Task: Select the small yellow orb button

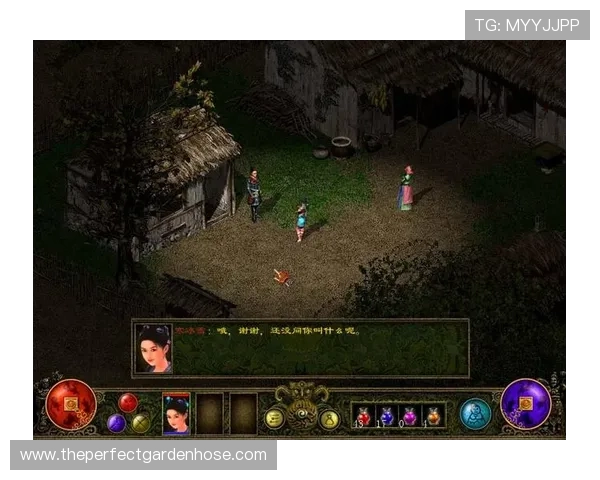Action: point(140,422)
